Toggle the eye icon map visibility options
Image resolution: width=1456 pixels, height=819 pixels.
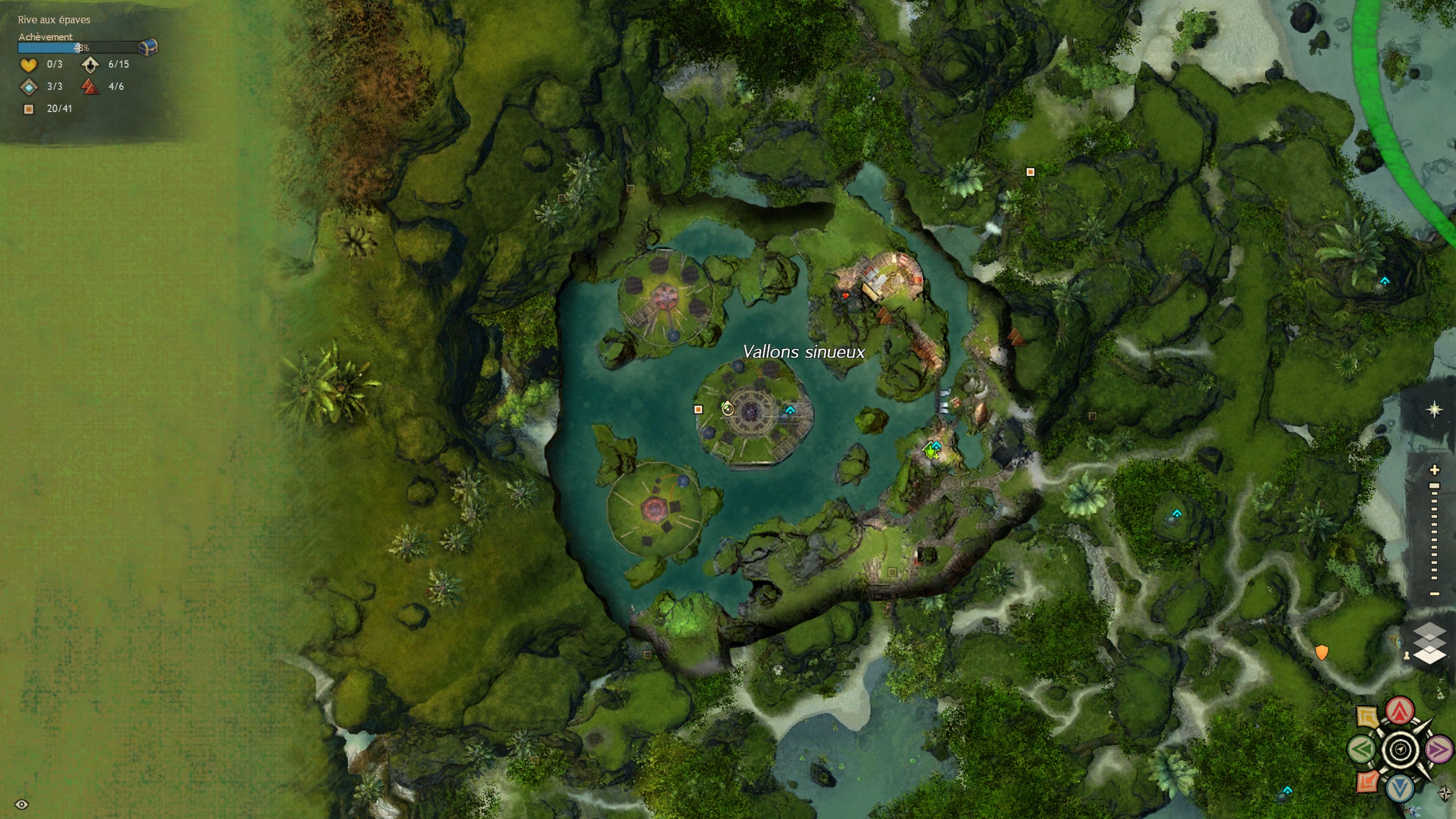[22, 804]
